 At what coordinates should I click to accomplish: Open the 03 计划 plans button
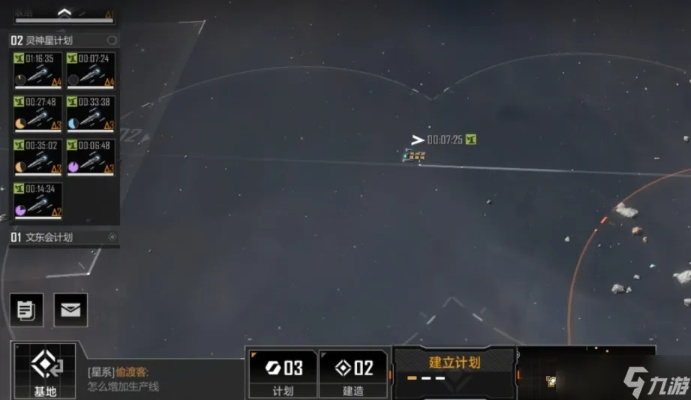(x=282, y=373)
